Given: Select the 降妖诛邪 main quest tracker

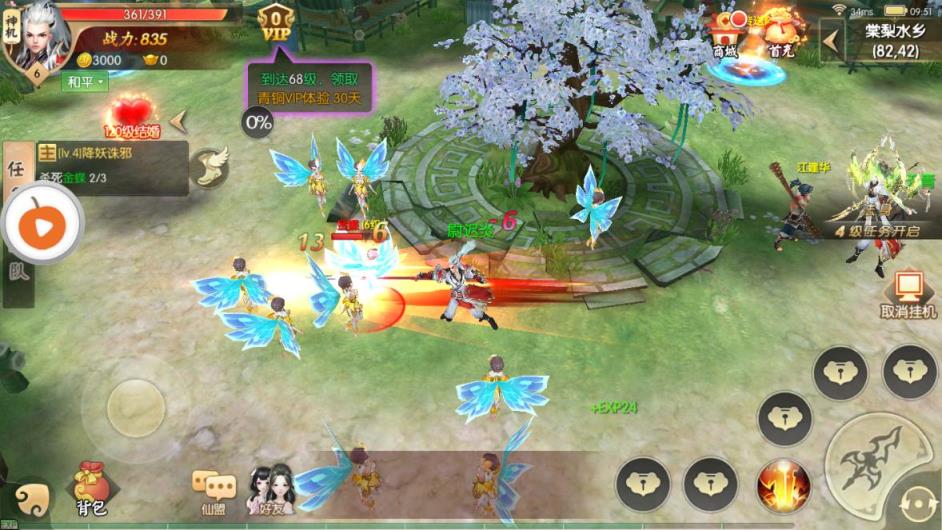Looking at the screenshot, I should (112, 165).
